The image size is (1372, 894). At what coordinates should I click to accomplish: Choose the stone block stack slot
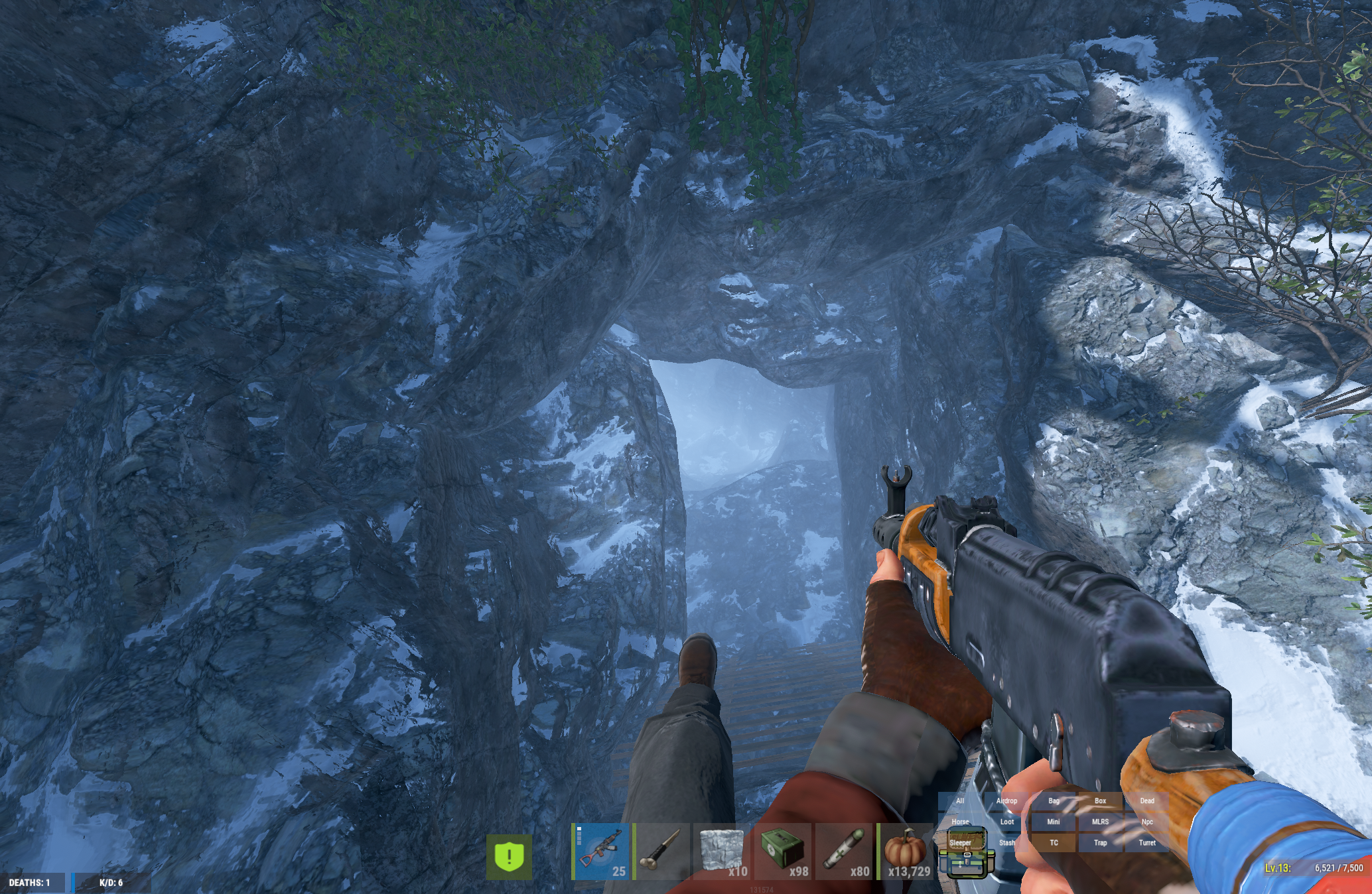(x=722, y=852)
